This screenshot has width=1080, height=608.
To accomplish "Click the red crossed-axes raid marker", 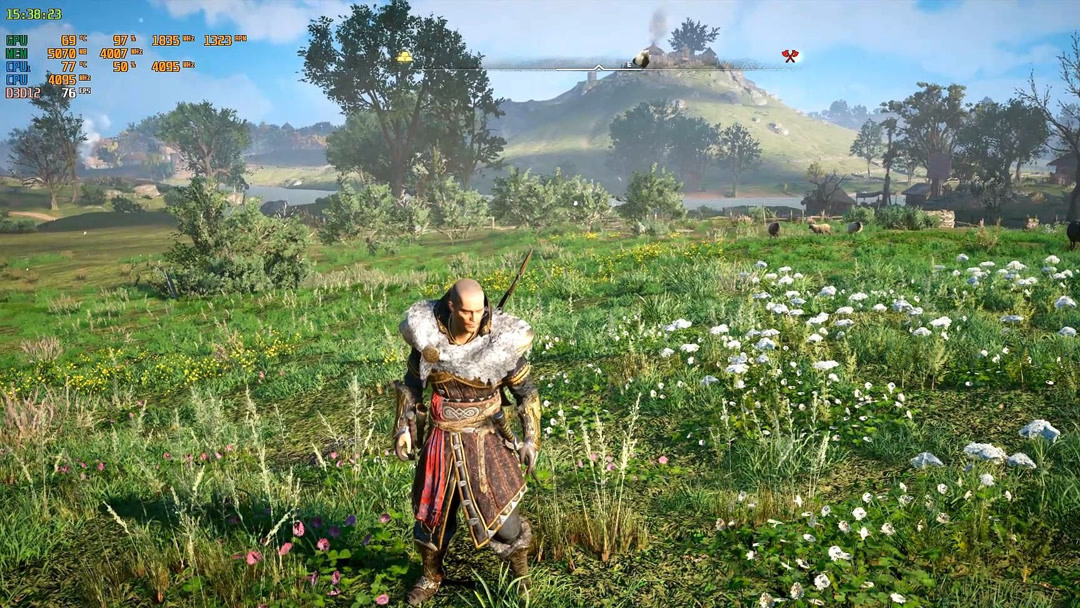I will tap(790, 57).
